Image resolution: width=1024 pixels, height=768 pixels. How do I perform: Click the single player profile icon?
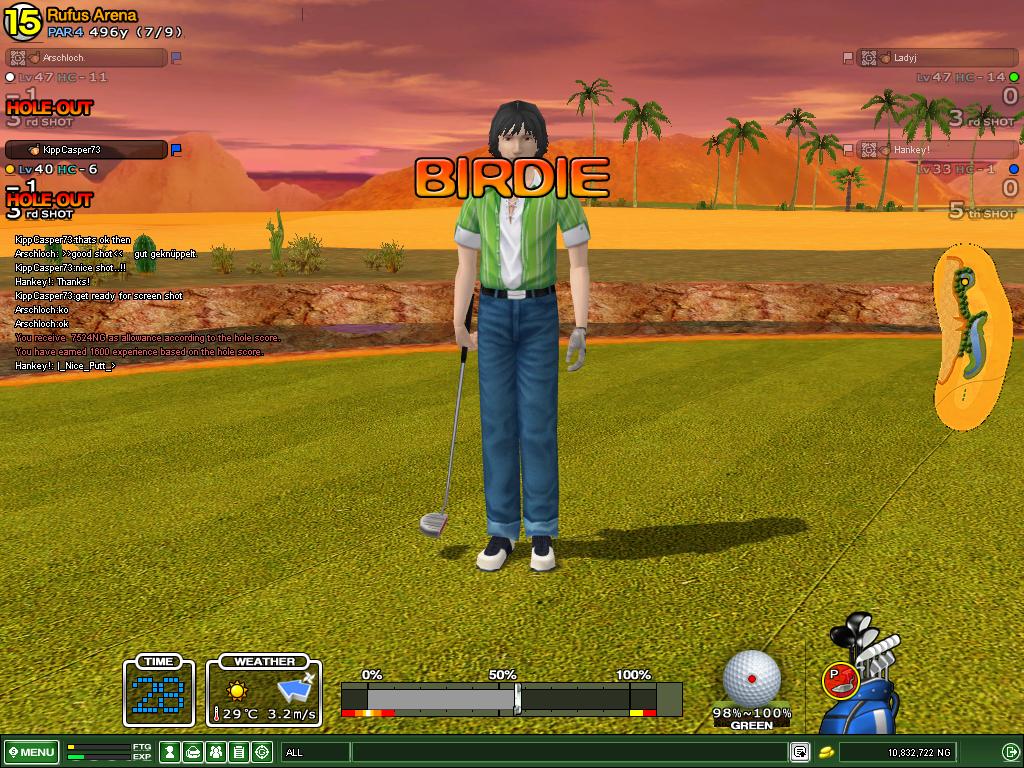coord(170,752)
